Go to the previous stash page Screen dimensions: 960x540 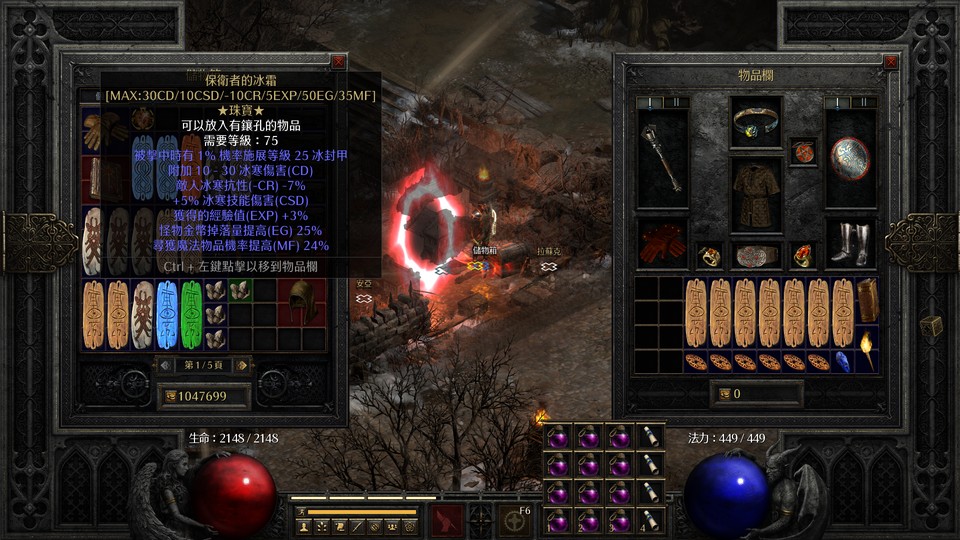pos(165,364)
